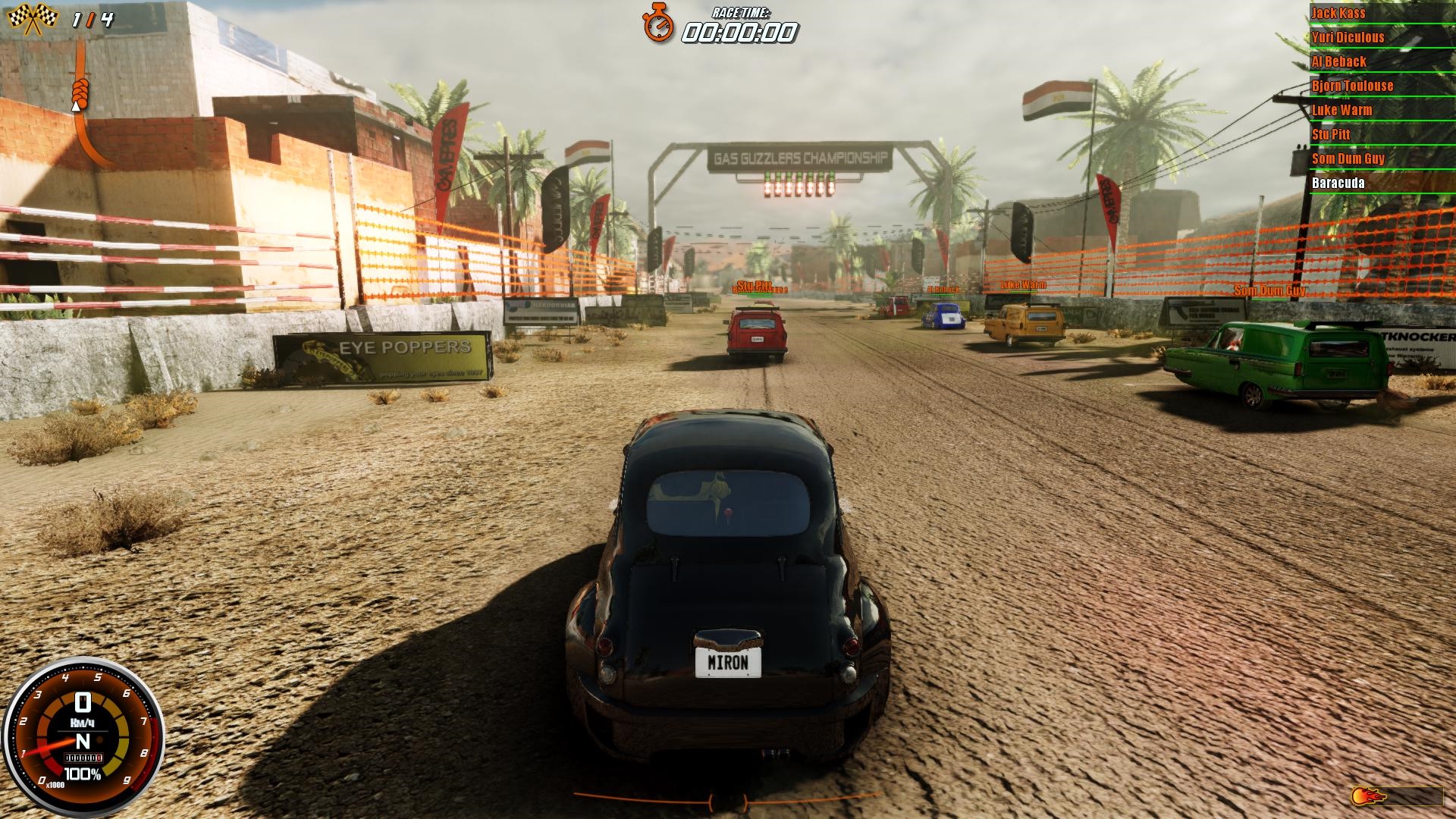Select the highlighted Baracuda player row
Image resolution: width=1456 pixels, height=819 pixels.
(x=1338, y=183)
